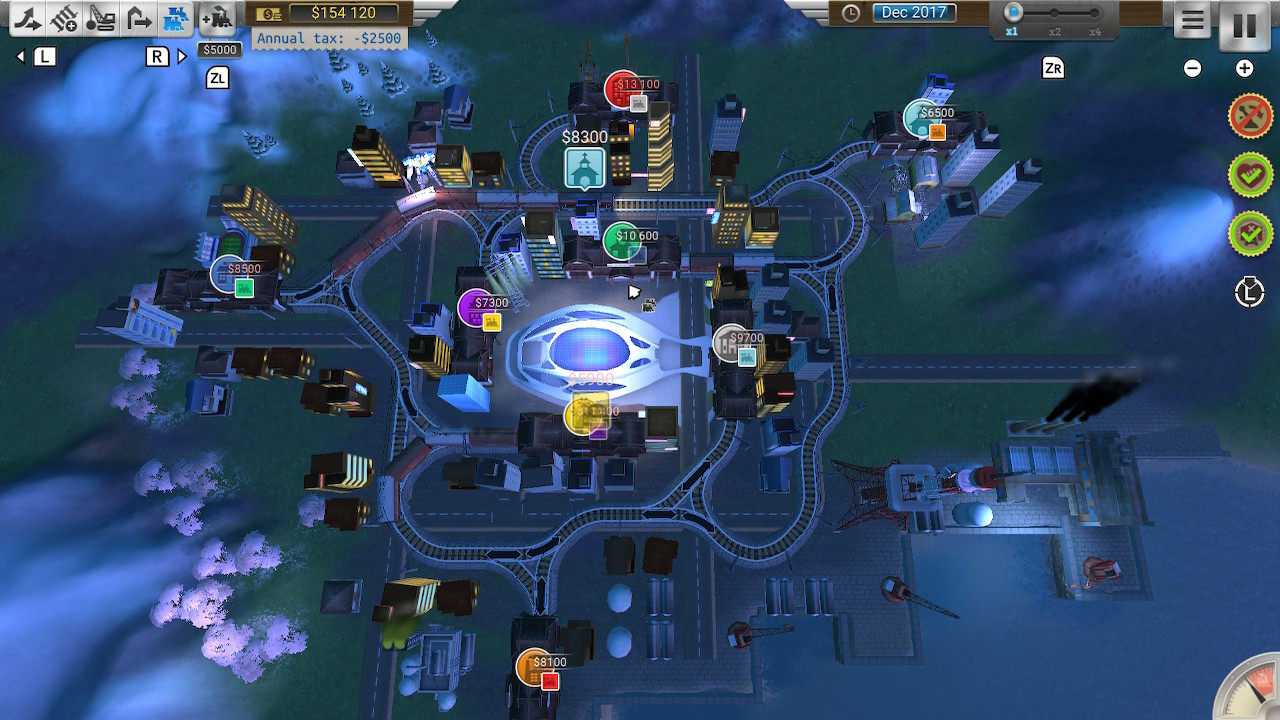The width and height of the screenshot is (1280, 720).
Task: Activate the wrecking crane demolish tool
Action: point(101,18)
